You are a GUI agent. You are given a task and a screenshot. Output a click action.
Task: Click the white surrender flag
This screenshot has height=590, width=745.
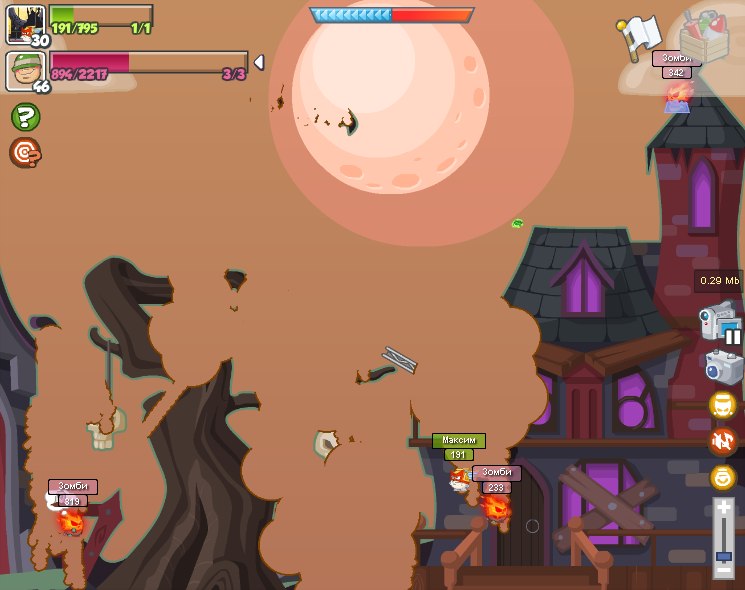point(641,38)
